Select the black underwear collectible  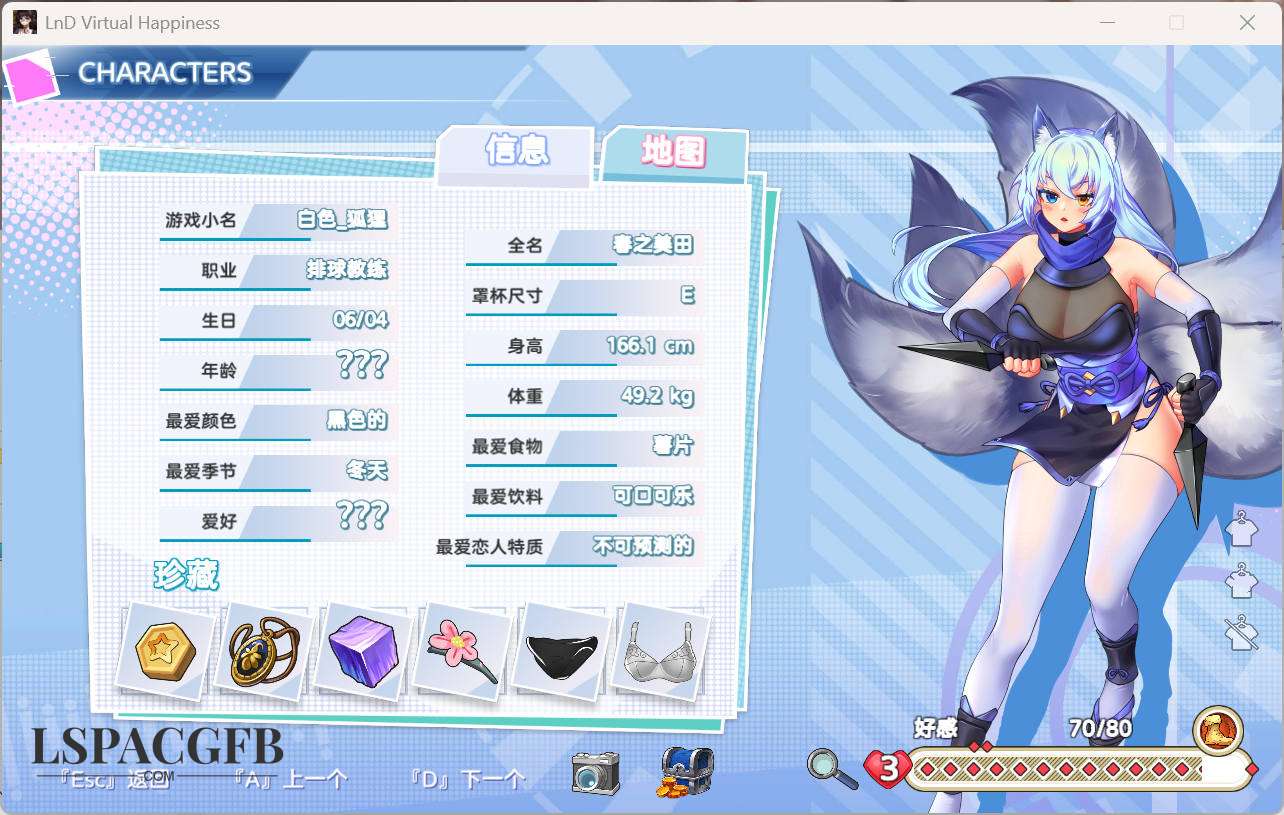tap(564, 651)
